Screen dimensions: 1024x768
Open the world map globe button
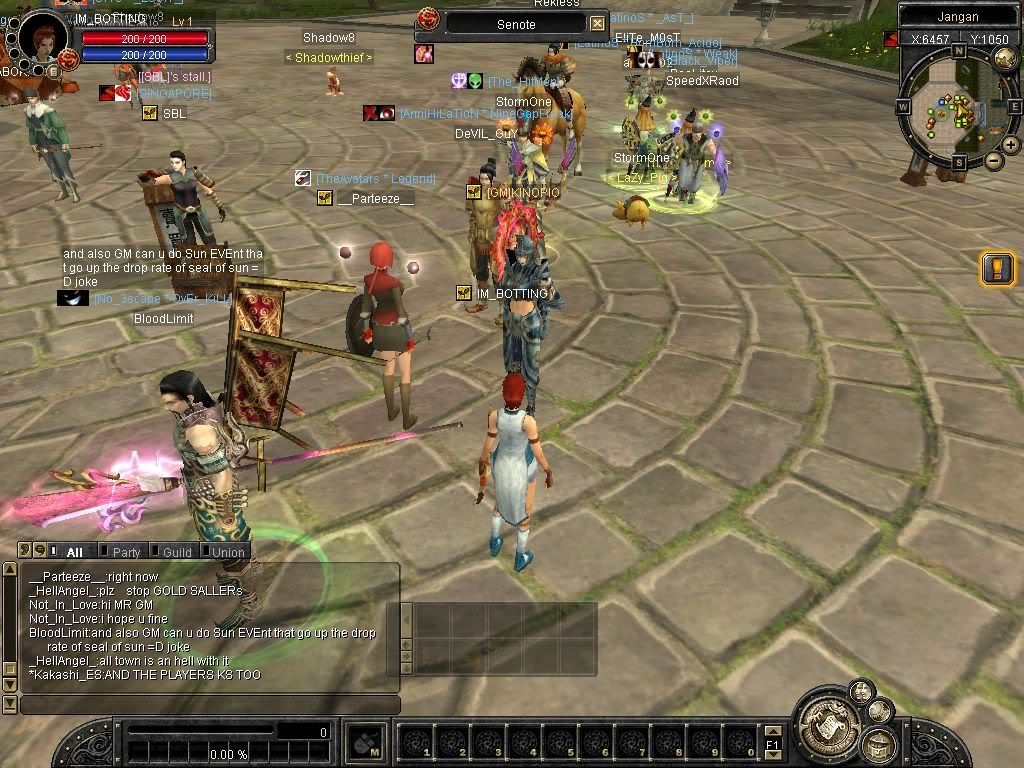point(1005,58)
